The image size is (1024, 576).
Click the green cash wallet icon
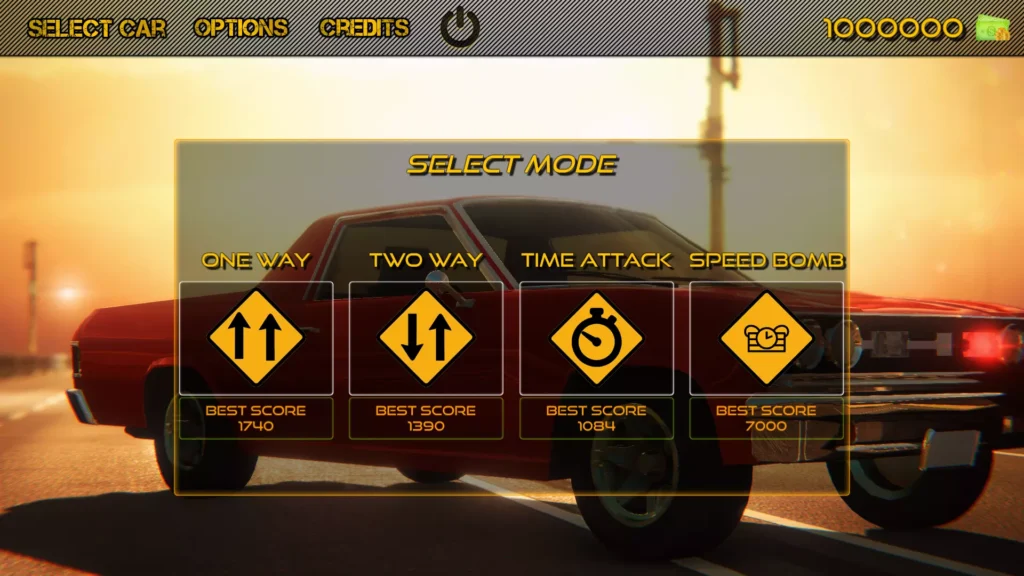pos(992,28)
